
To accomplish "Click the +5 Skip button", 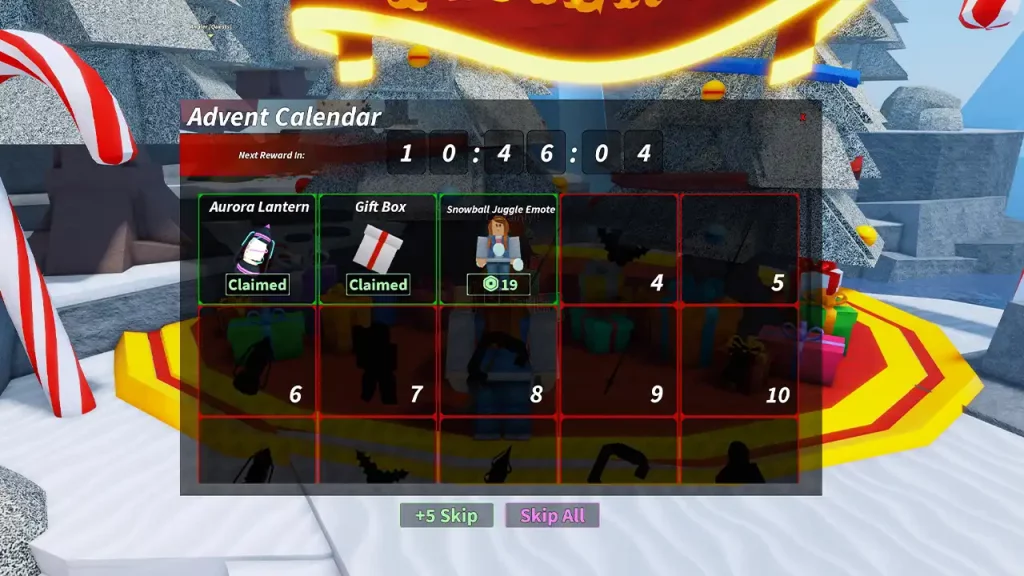I will point(446,516).
